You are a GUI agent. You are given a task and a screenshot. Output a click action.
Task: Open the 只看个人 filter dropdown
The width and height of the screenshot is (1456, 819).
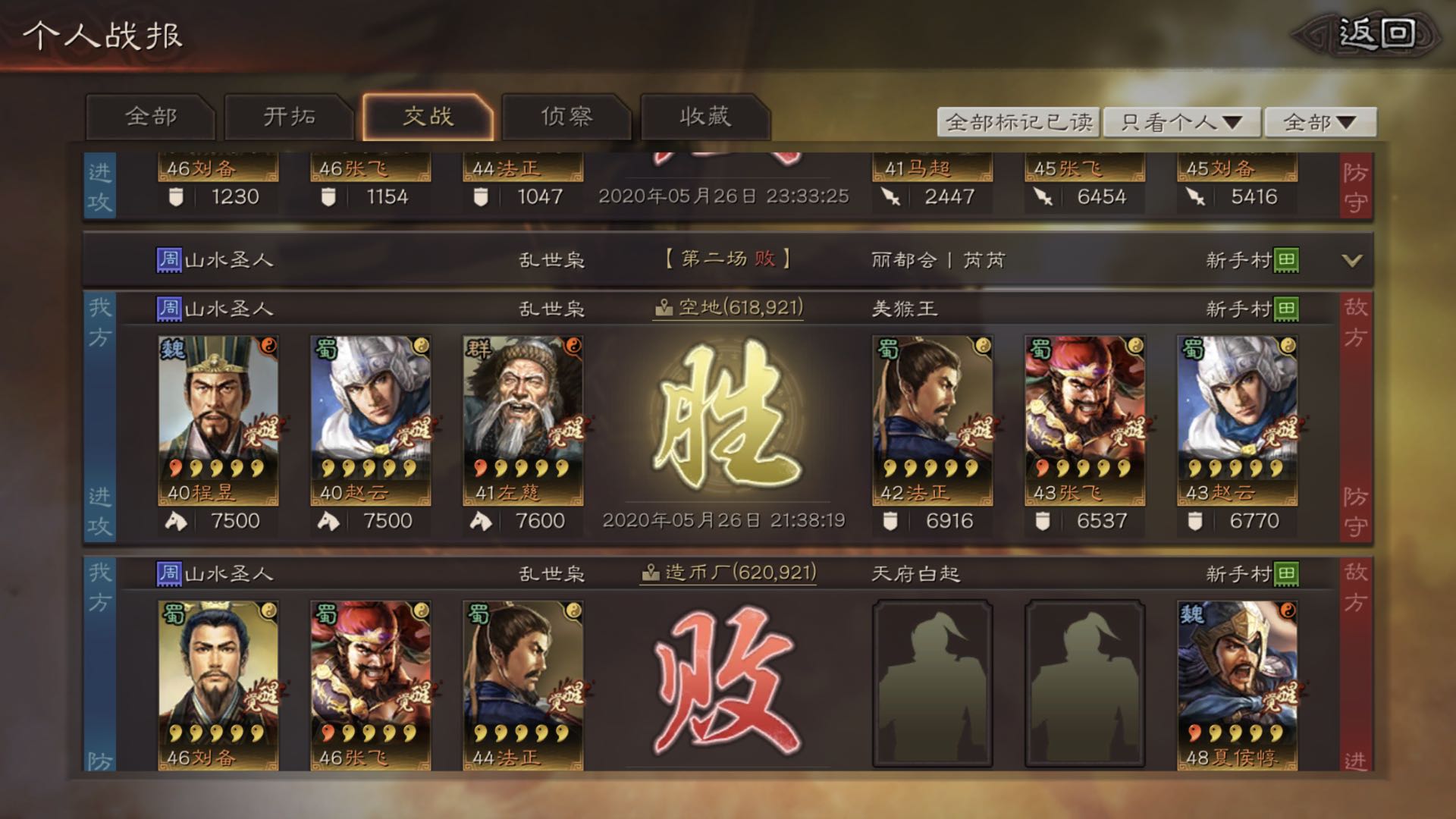click(1181, 121)
